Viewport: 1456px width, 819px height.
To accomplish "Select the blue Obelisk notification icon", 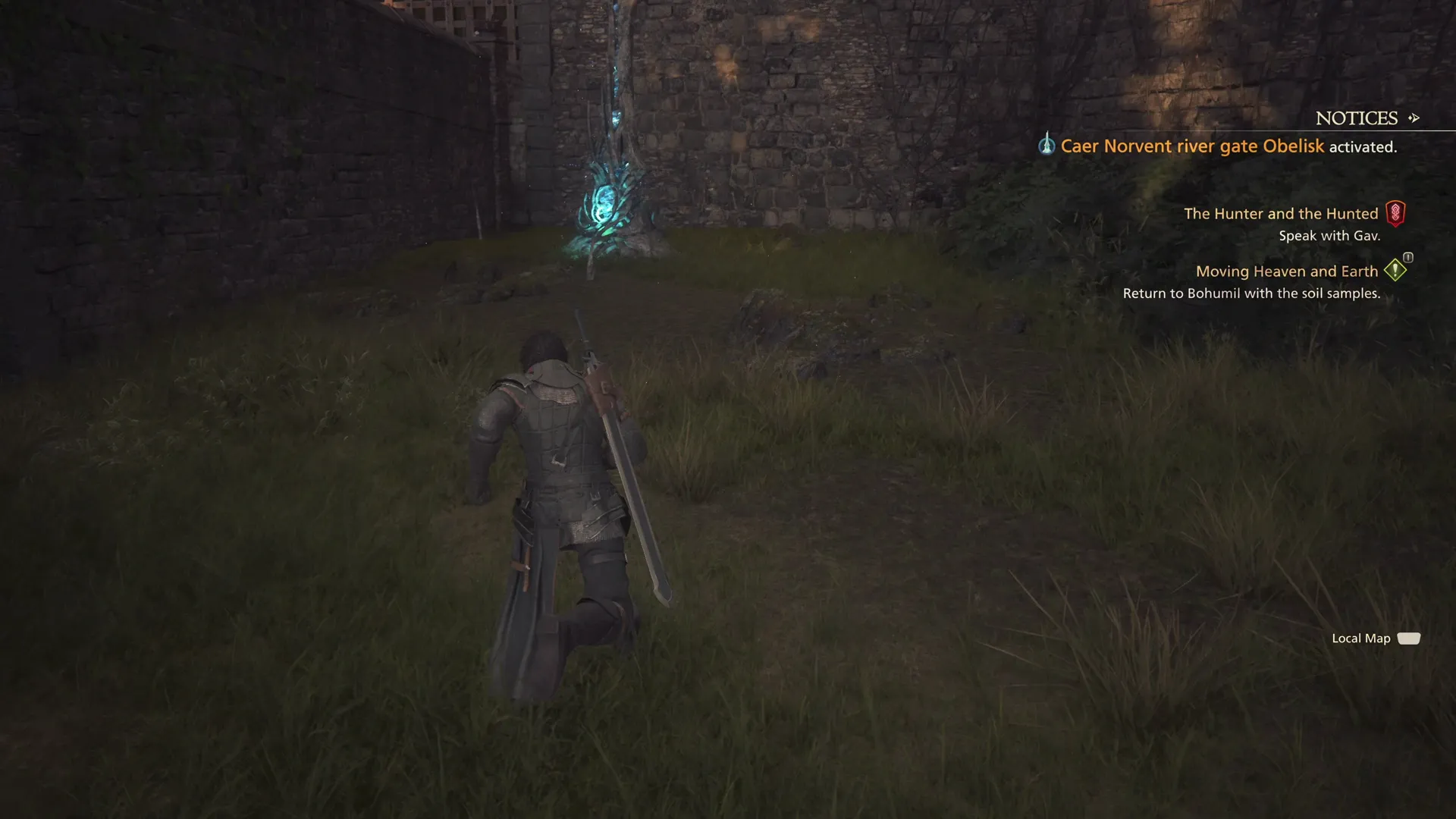I will 1046,146.
